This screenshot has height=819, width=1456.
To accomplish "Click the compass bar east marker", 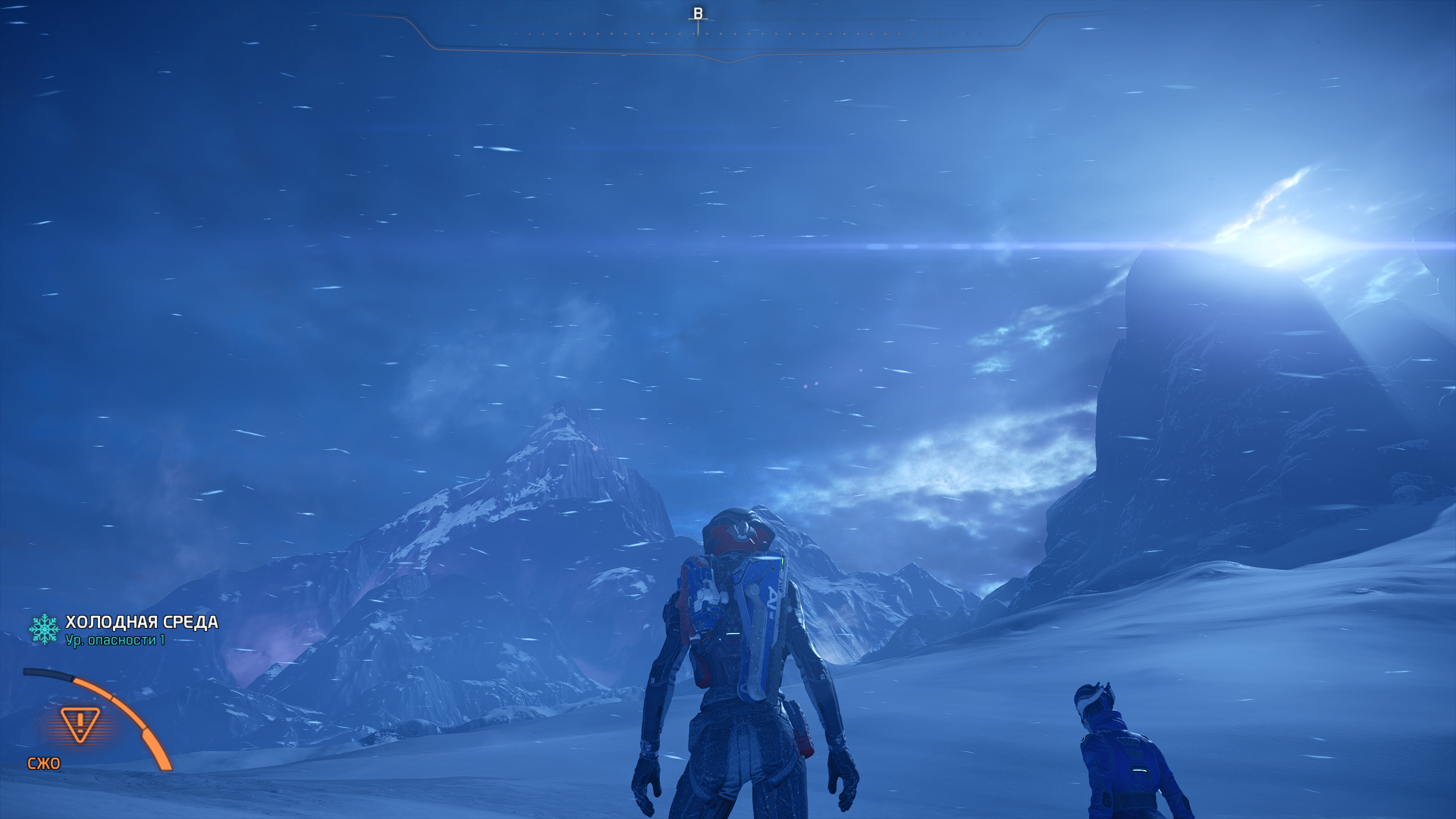I will pyautogui.click(x=698, y=14).
